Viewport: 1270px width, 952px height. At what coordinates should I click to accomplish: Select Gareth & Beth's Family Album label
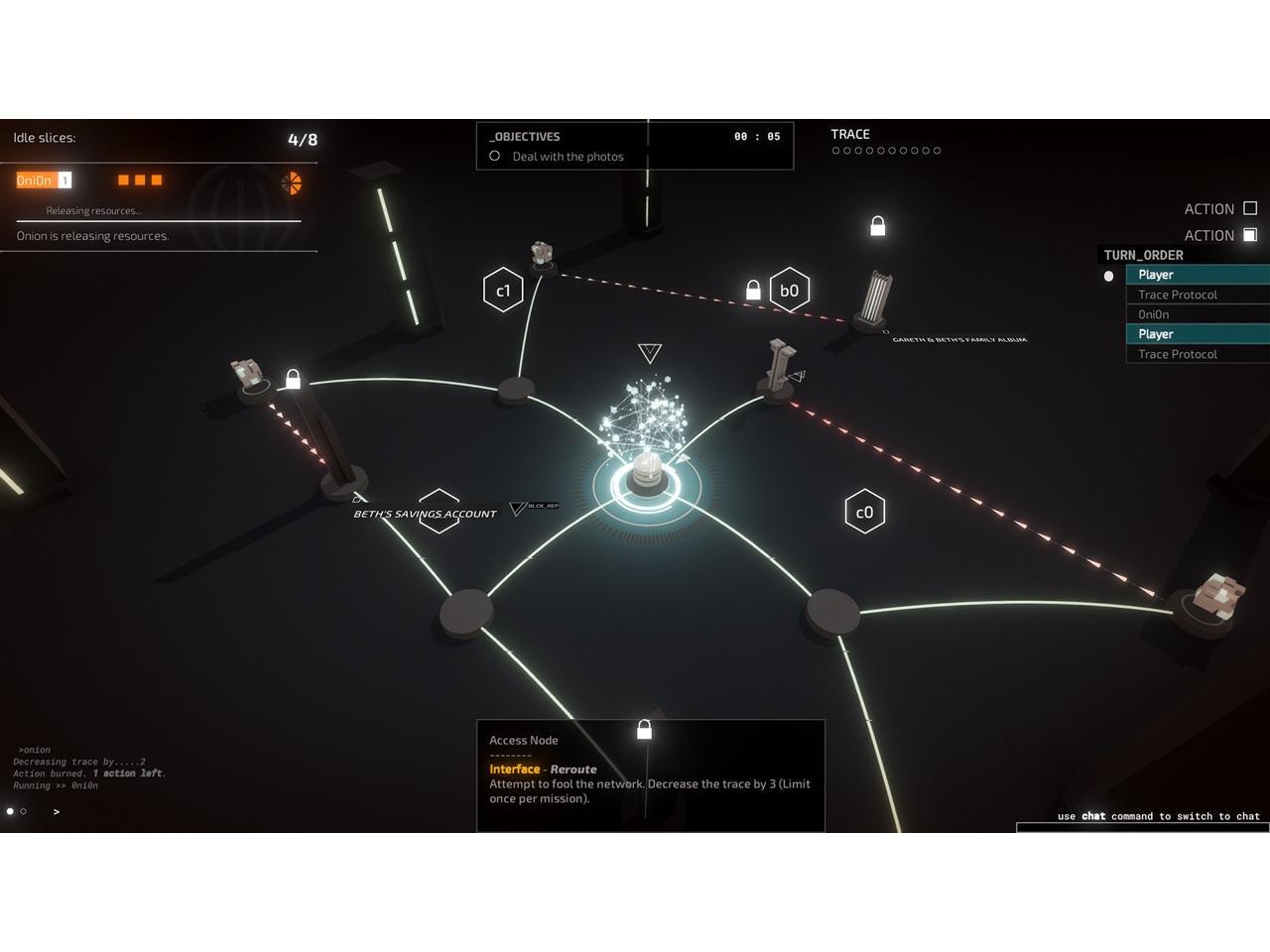[959, 340]
